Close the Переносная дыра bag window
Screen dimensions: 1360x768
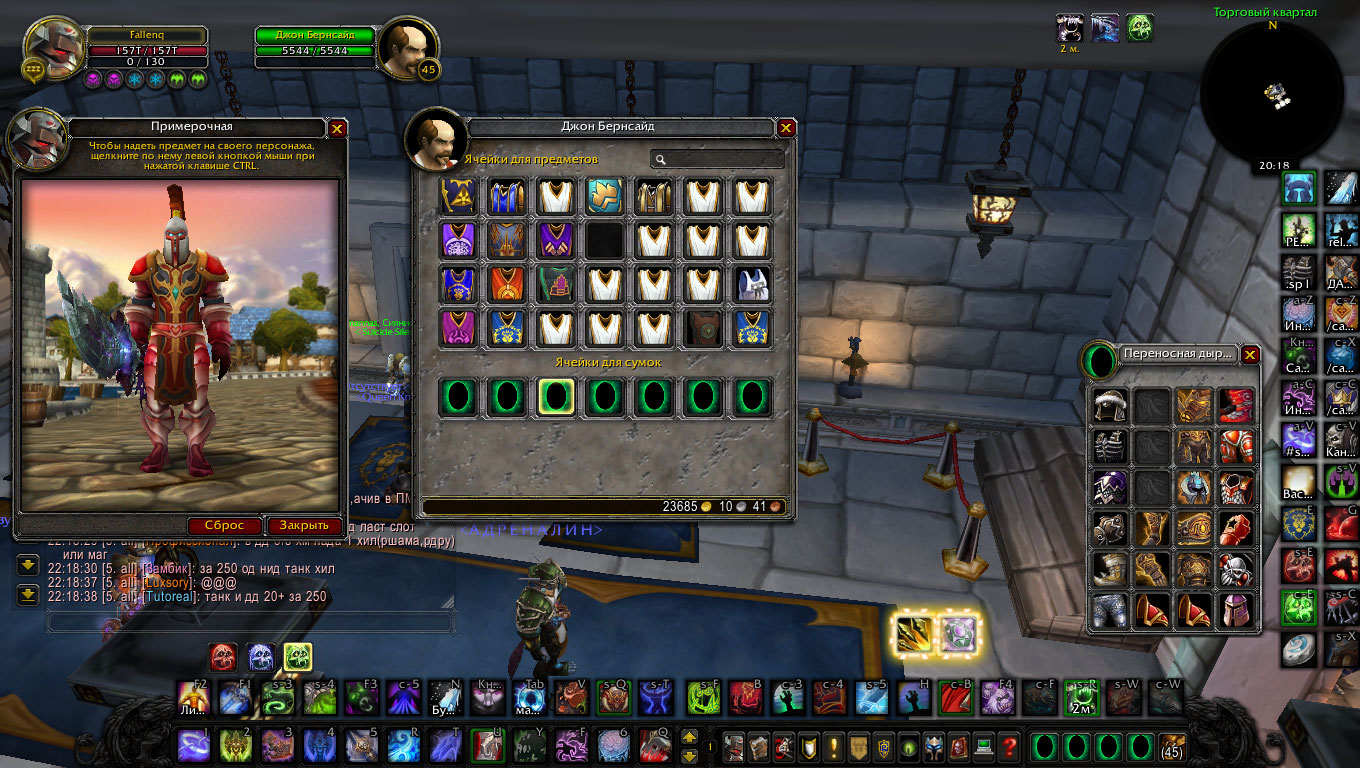[x=1250, y=354]
